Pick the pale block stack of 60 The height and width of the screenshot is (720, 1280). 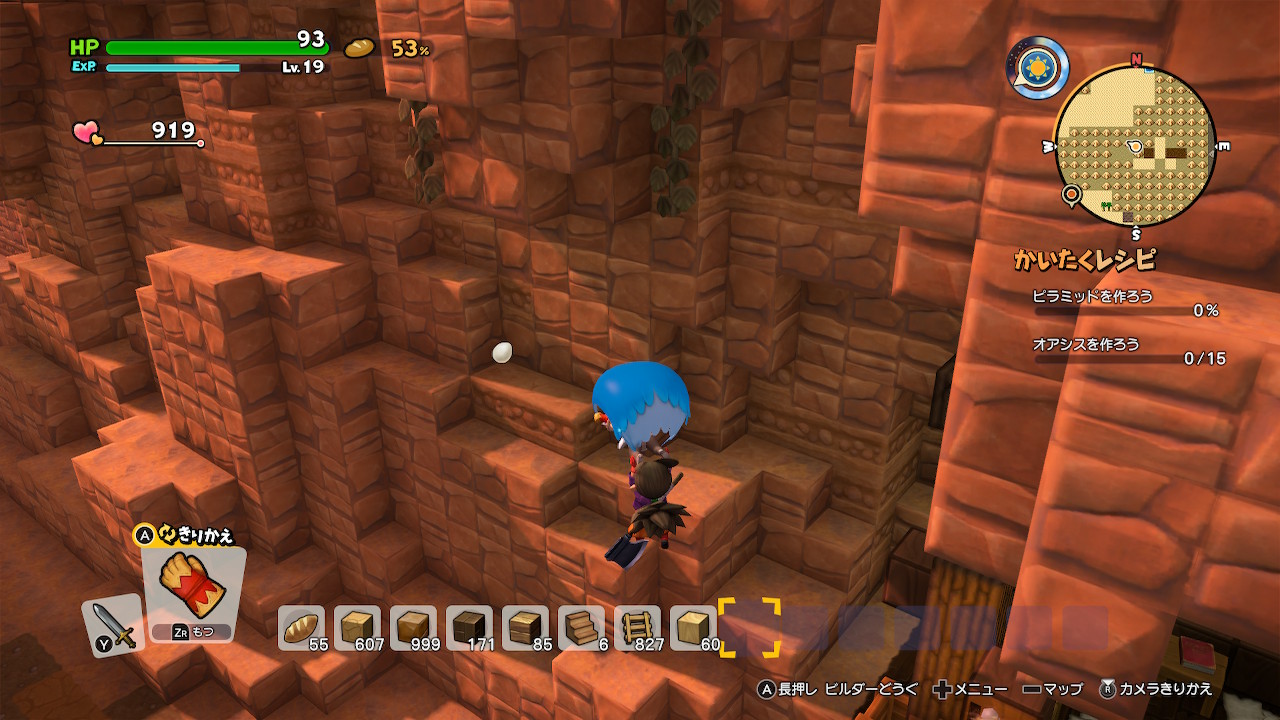[x=693, y=627]
